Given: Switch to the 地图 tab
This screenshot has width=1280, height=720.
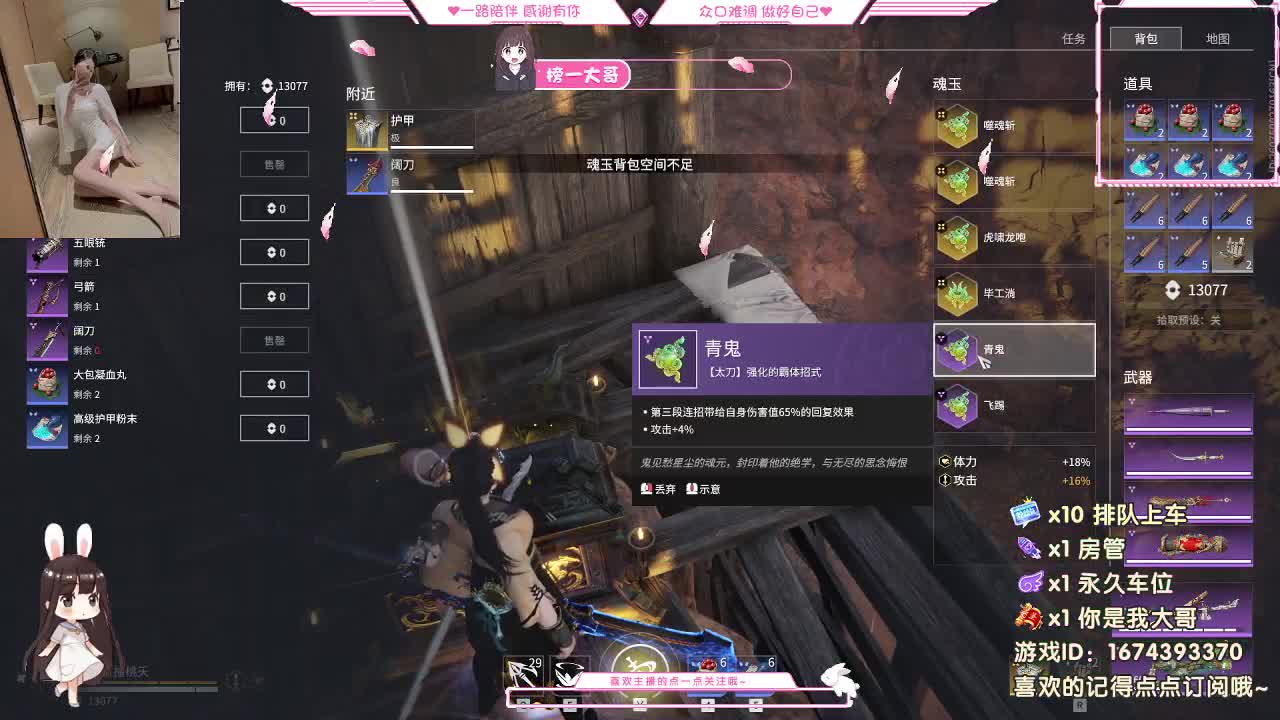Looking at the screenshot, I should coord(1220,39).
